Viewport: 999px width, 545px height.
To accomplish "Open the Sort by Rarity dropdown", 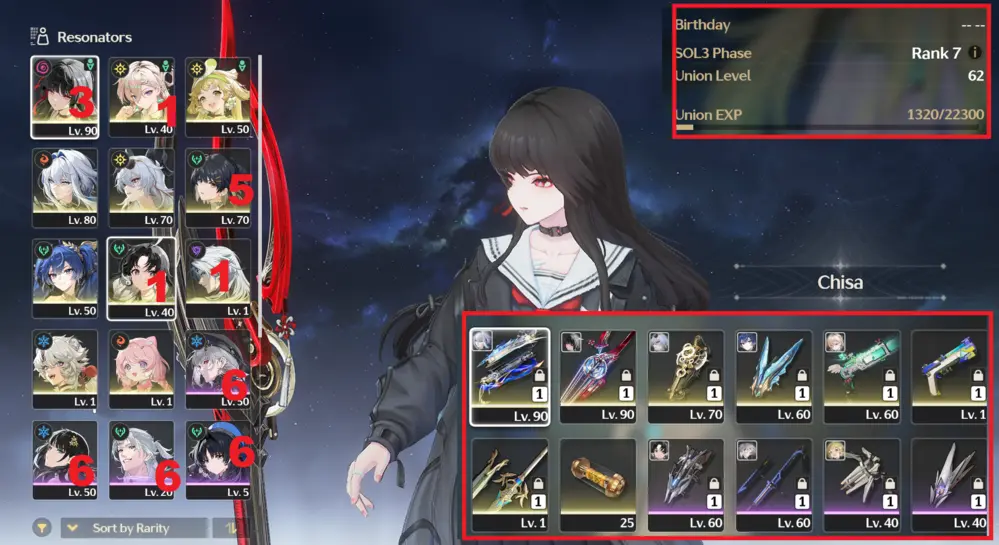I will 136,528.
